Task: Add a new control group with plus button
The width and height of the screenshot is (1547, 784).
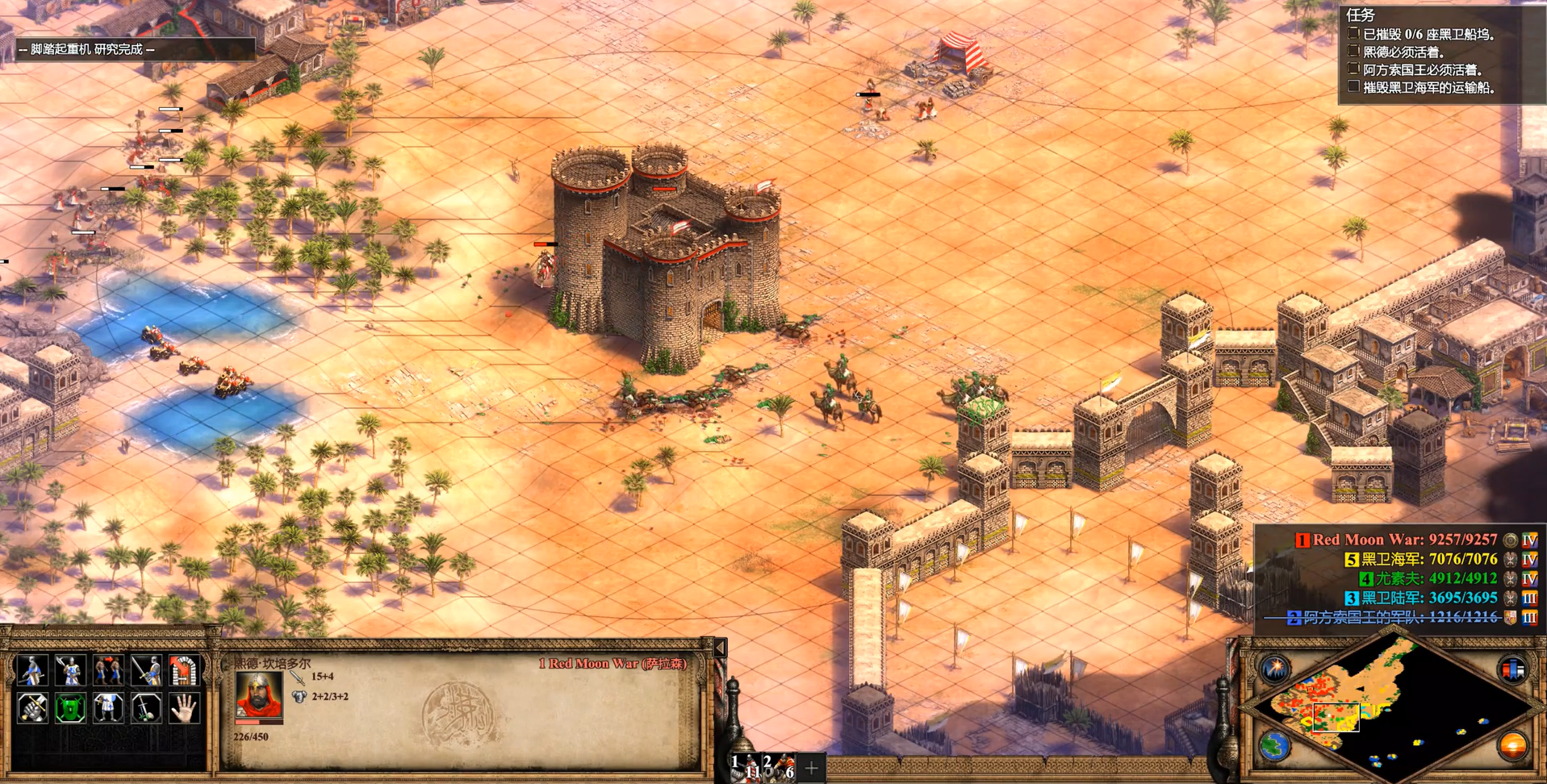Action: tap(811, 768)
